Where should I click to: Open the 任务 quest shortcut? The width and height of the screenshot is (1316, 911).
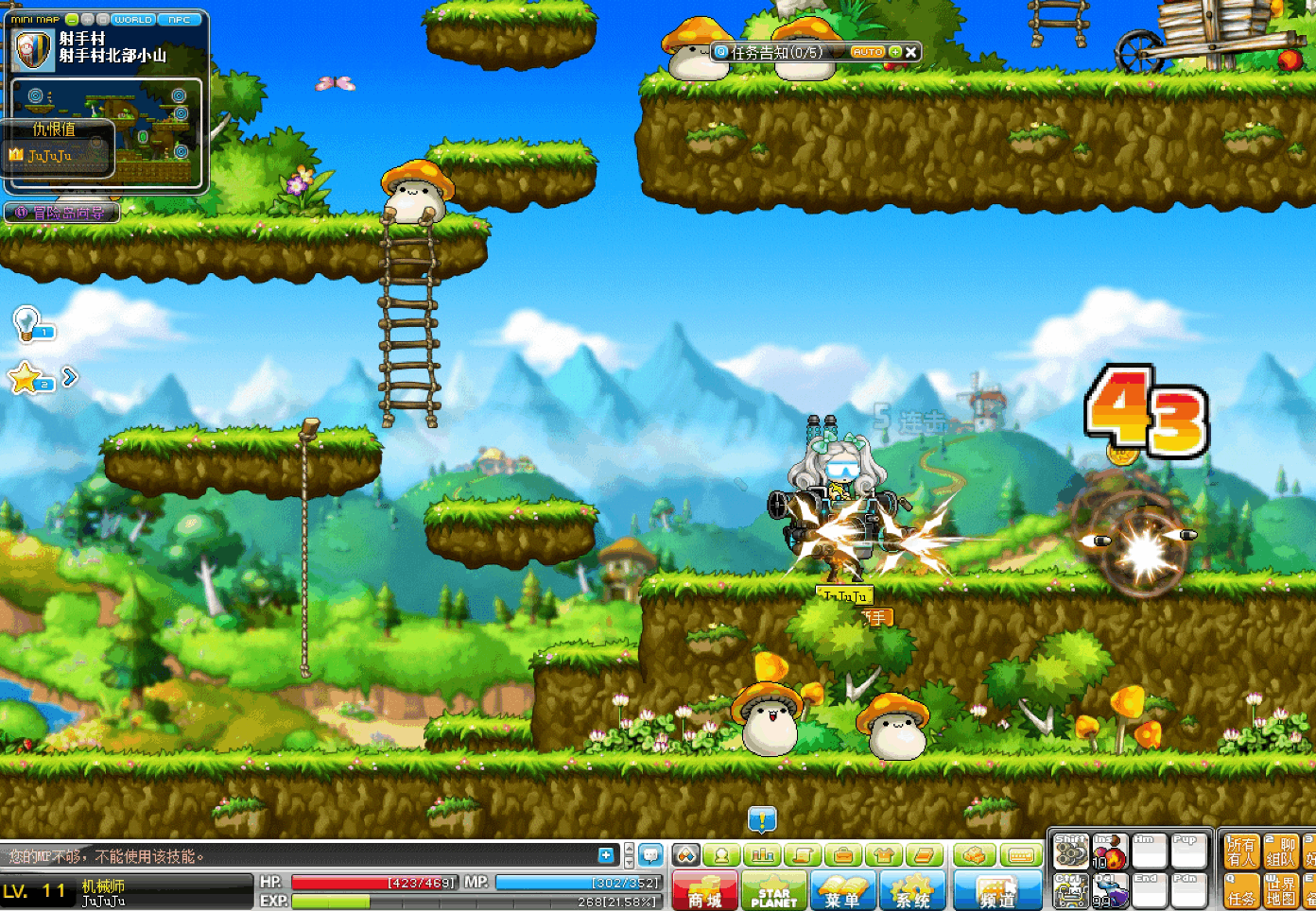click(x=1241, y=890)
